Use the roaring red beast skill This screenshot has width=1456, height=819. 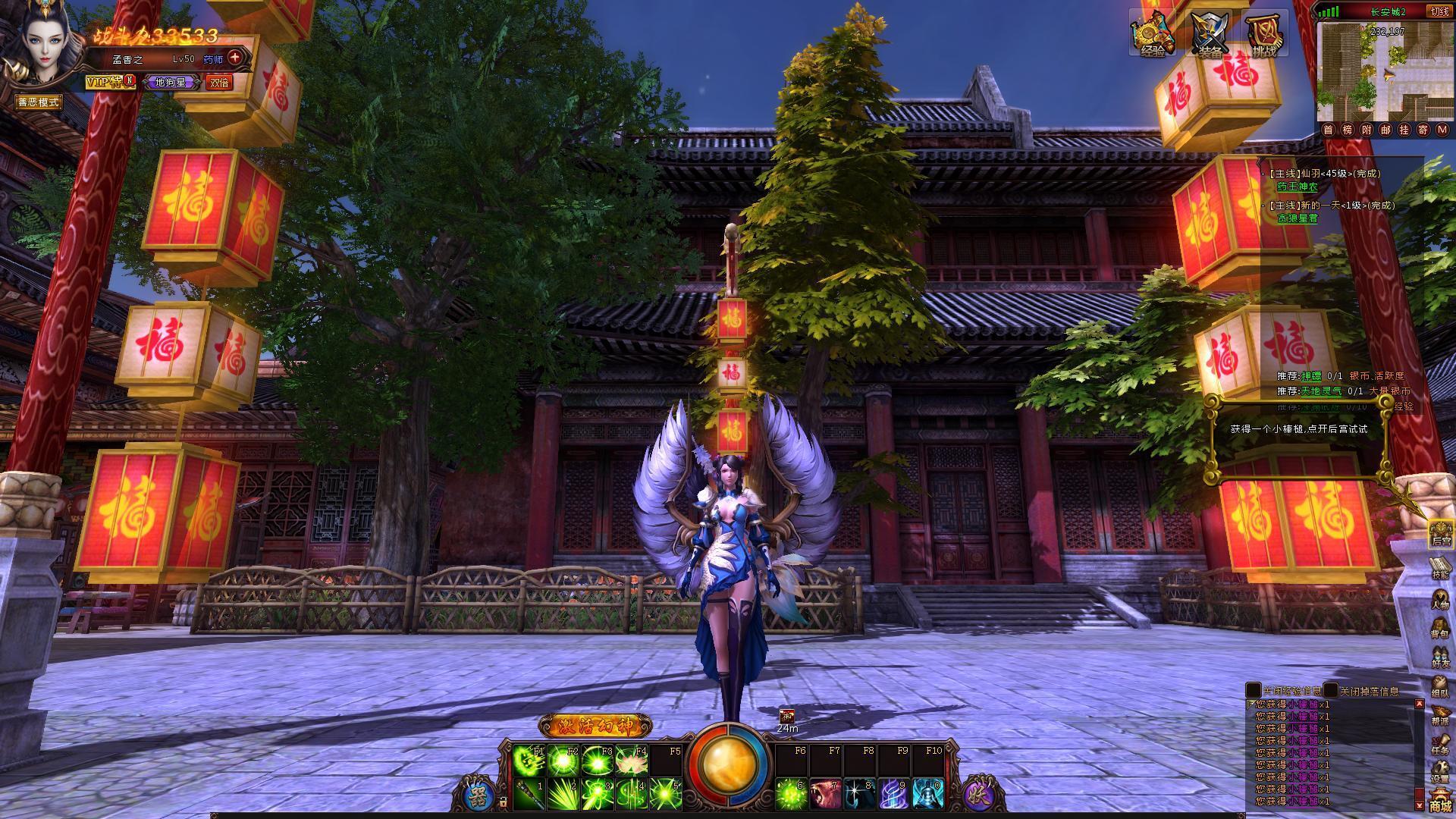coord(824,793)
